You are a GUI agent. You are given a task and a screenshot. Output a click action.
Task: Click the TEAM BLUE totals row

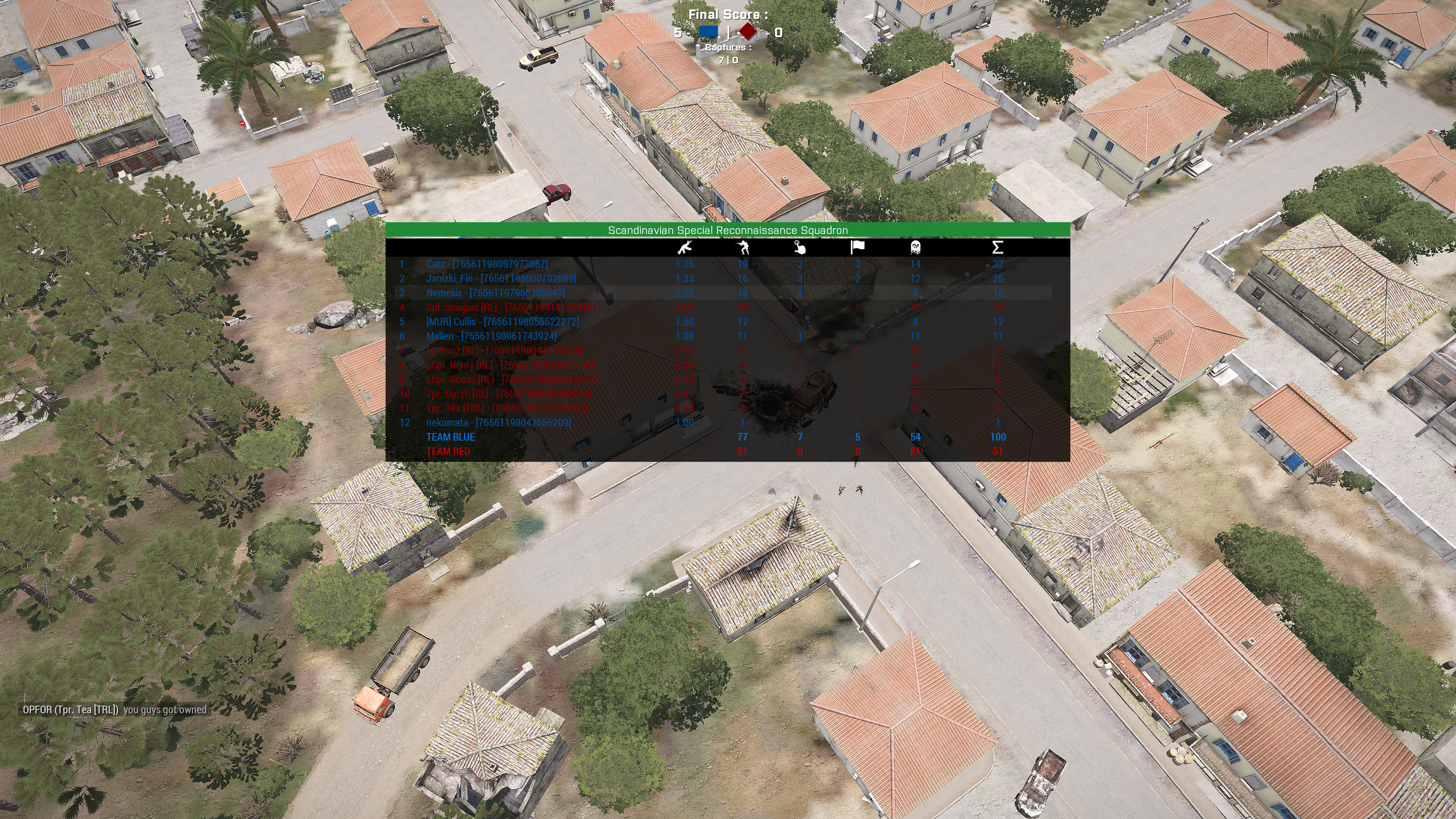point(450,437)
